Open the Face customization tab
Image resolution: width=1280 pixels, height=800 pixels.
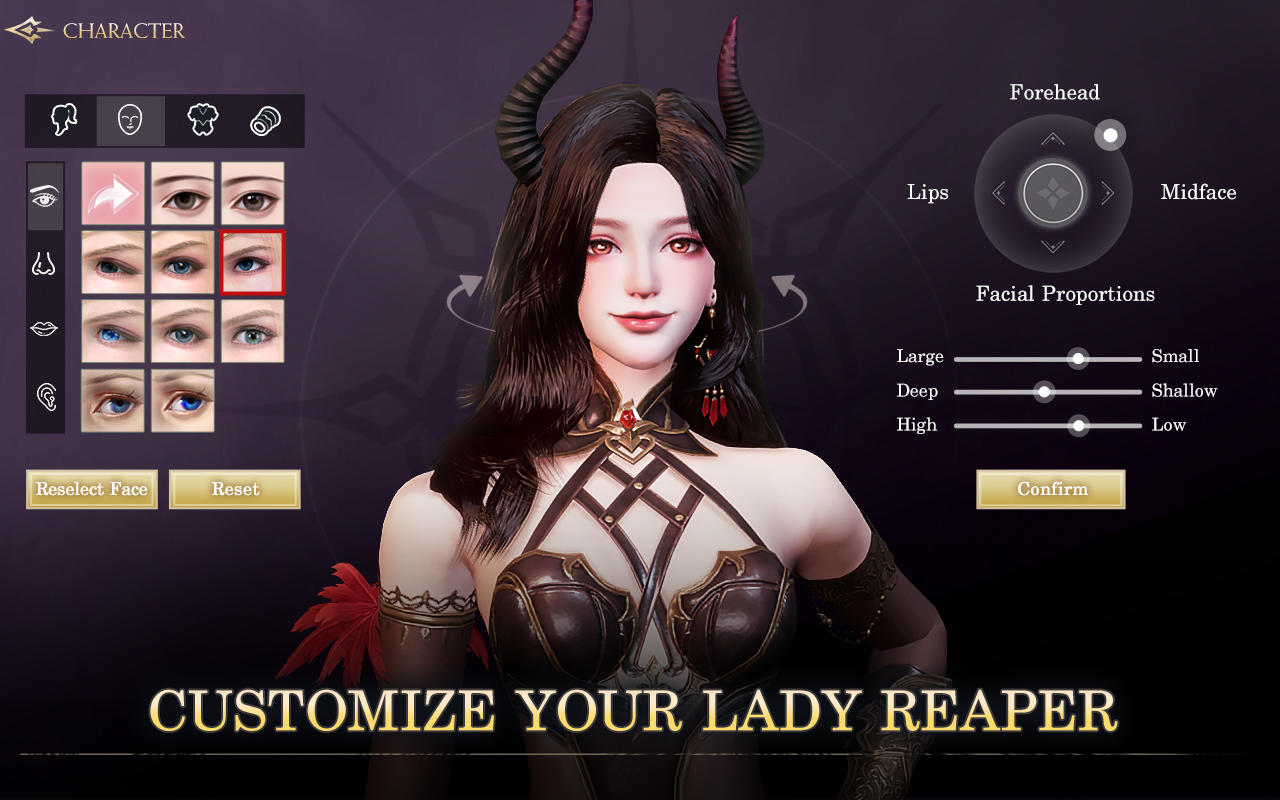click(131, 120)
